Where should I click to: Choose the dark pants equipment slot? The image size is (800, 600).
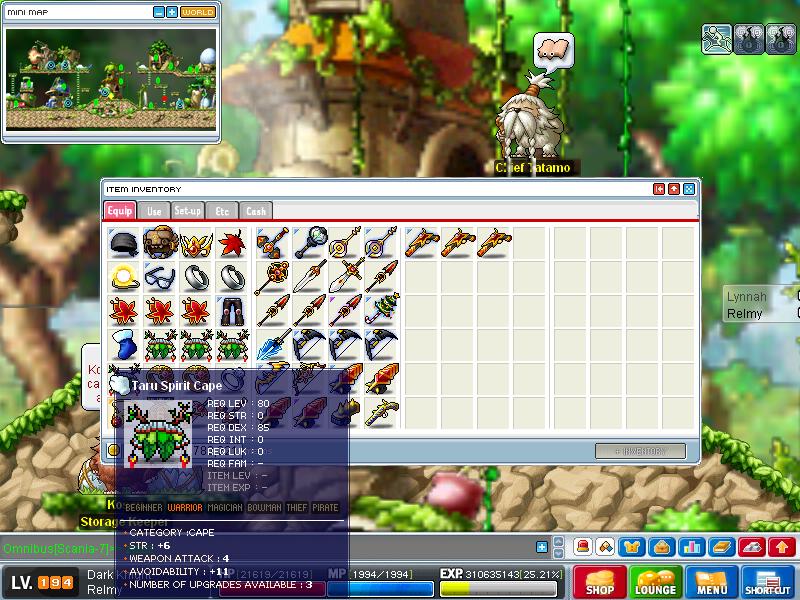(x=232, y=311)
